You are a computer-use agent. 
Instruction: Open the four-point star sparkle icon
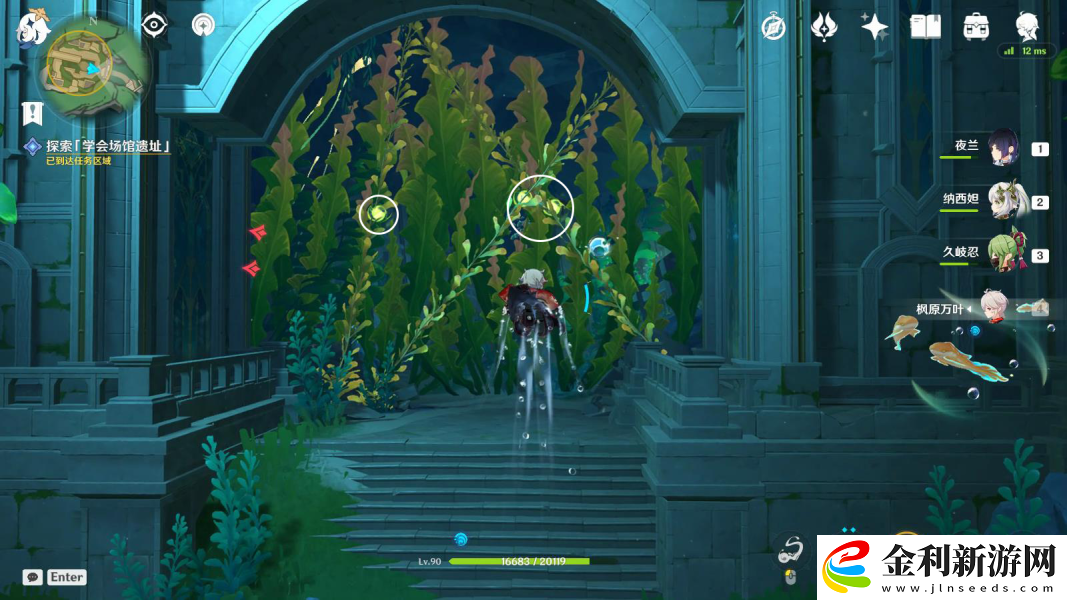coord(875,27)
